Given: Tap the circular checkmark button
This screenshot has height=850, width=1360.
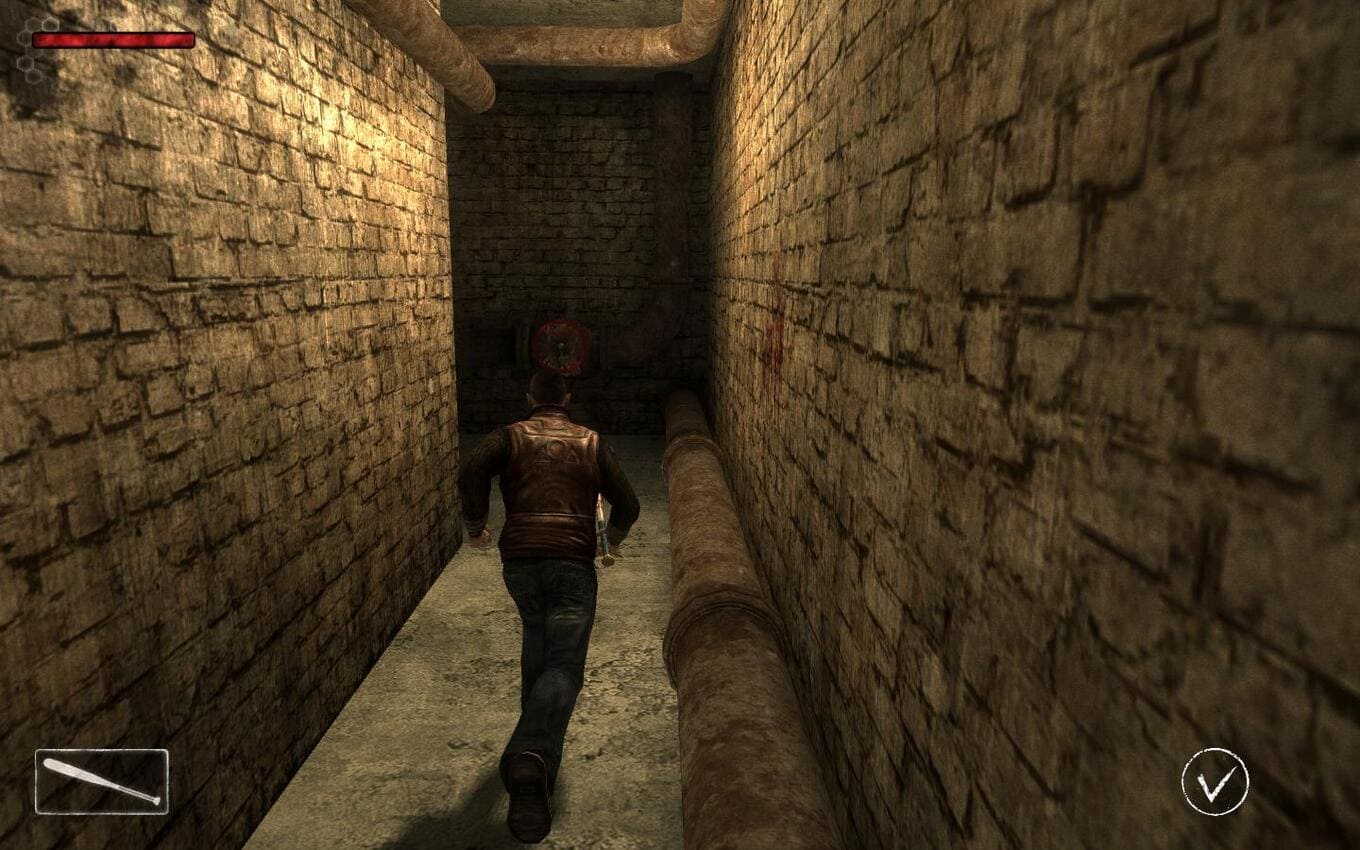Looking at the screenshot, I should tap(1214, 781).
